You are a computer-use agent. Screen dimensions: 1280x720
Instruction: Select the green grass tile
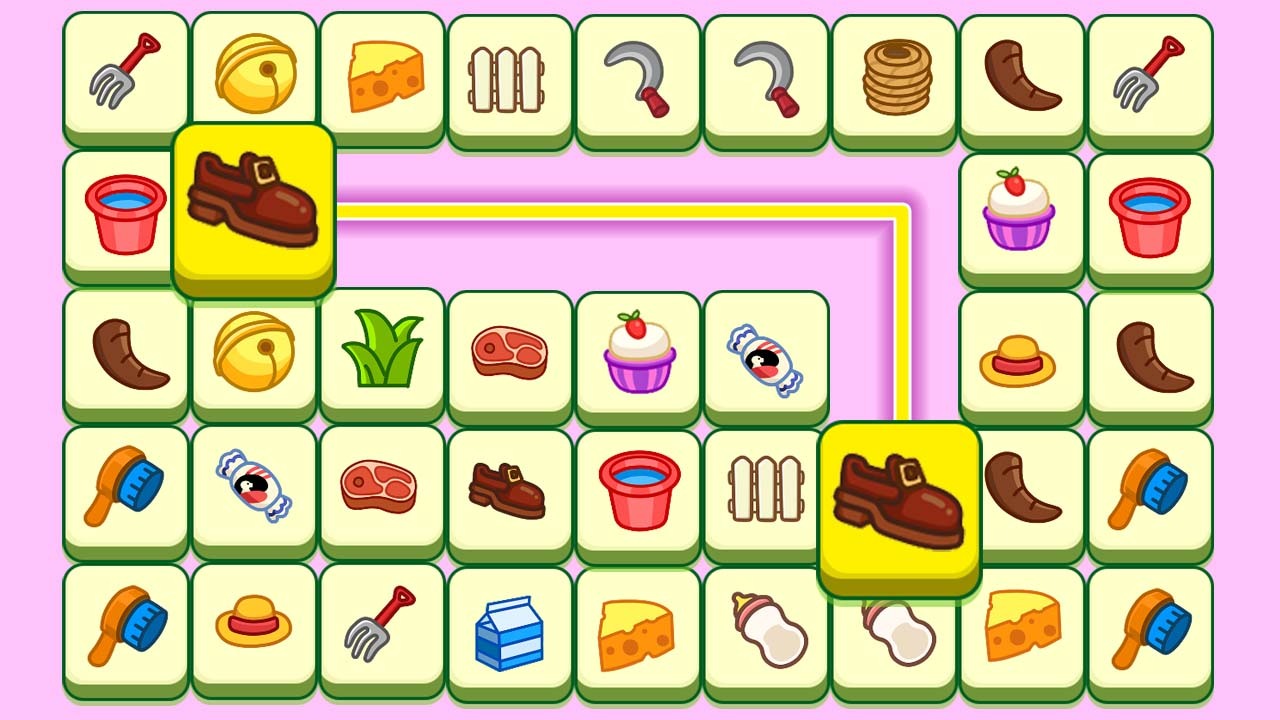382,351
